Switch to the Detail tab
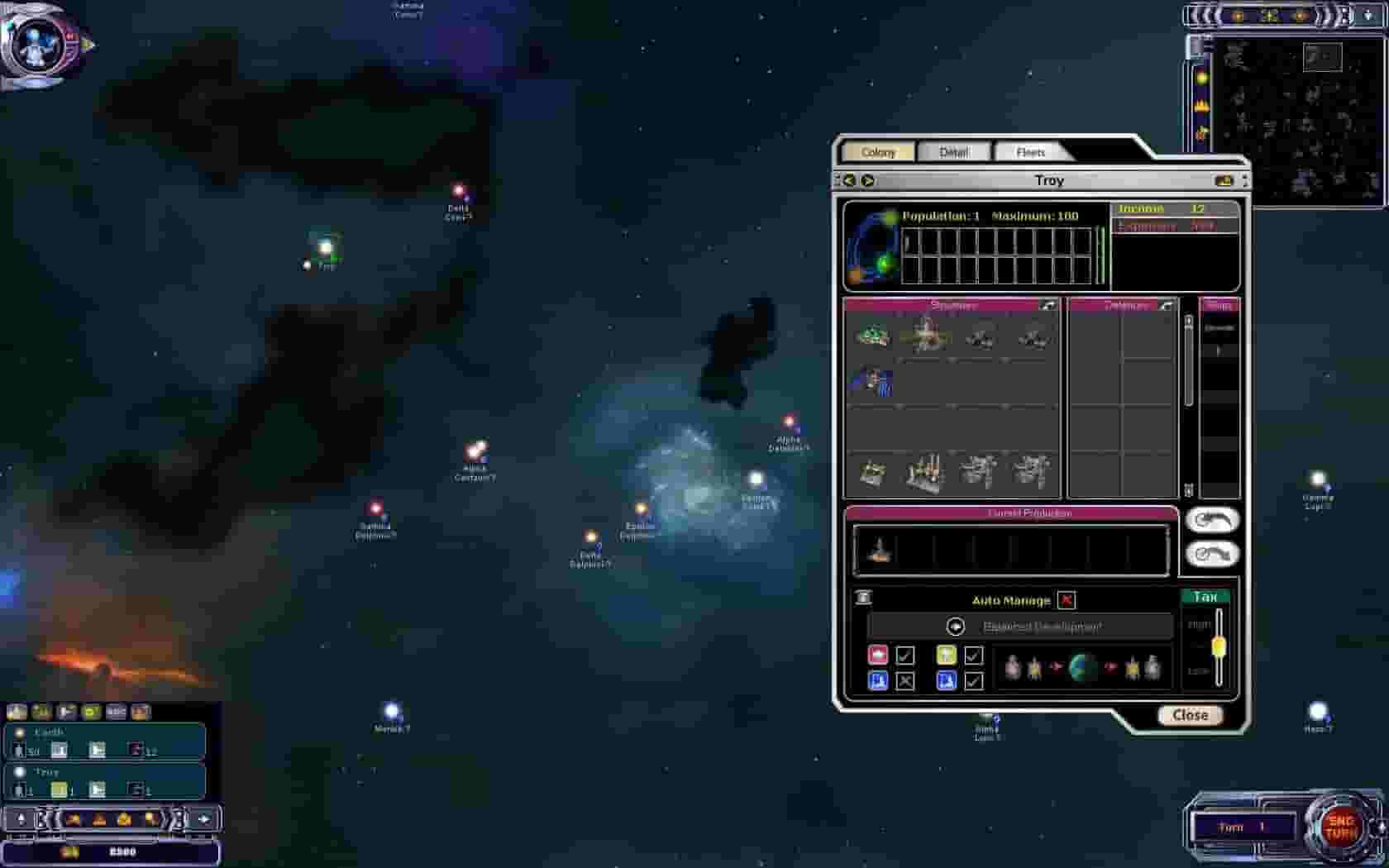The width and height of the screenshot is (1389, 868). pyautogui.click(x=955, y=151)
